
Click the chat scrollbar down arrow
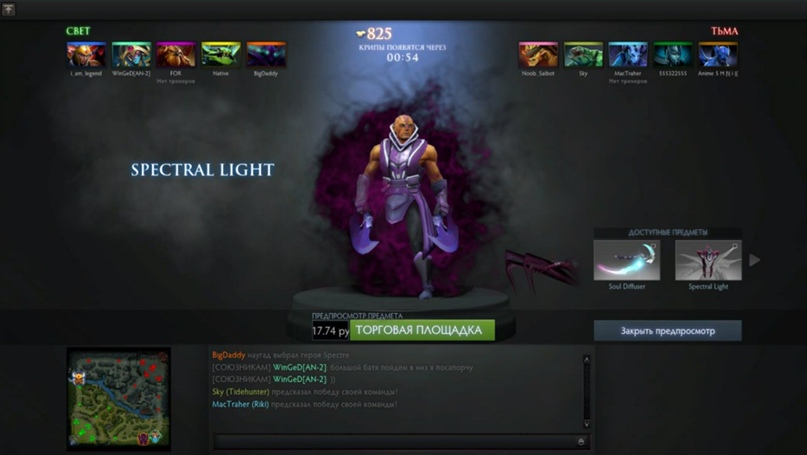coord(587,424)
